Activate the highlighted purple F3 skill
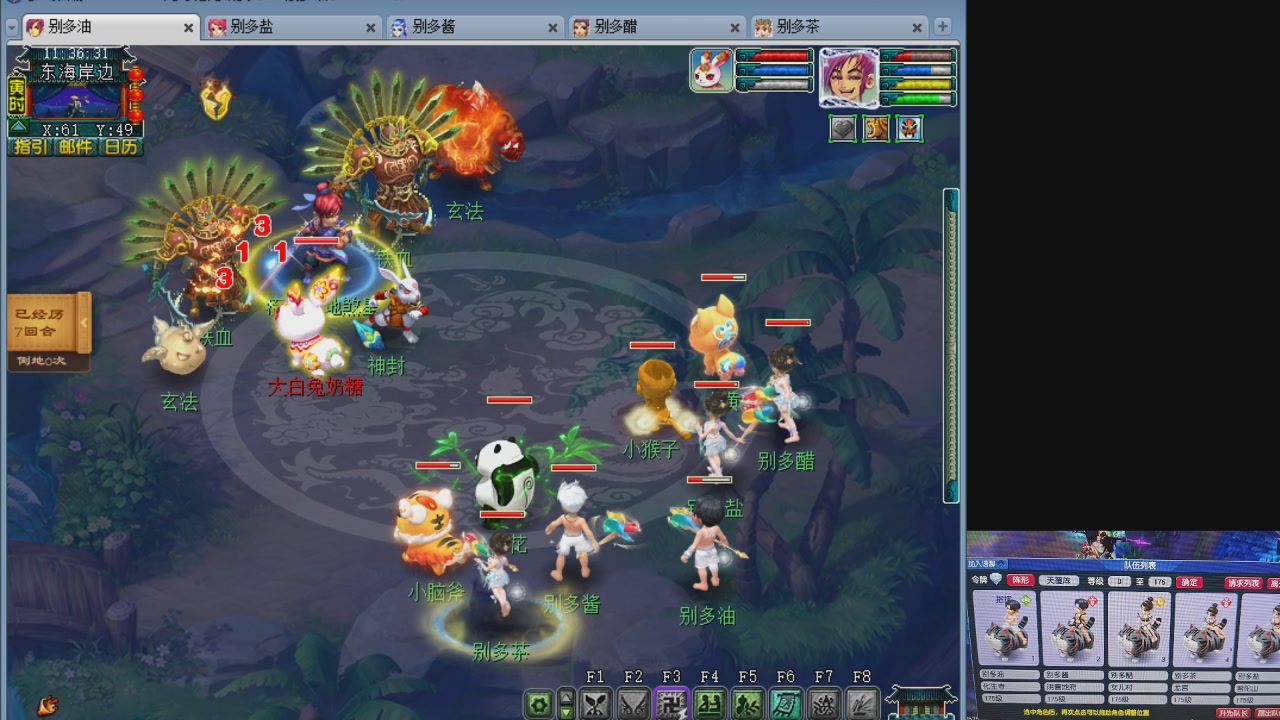The height and width of the screenshot is (720, 1280). tap(671, 703)
